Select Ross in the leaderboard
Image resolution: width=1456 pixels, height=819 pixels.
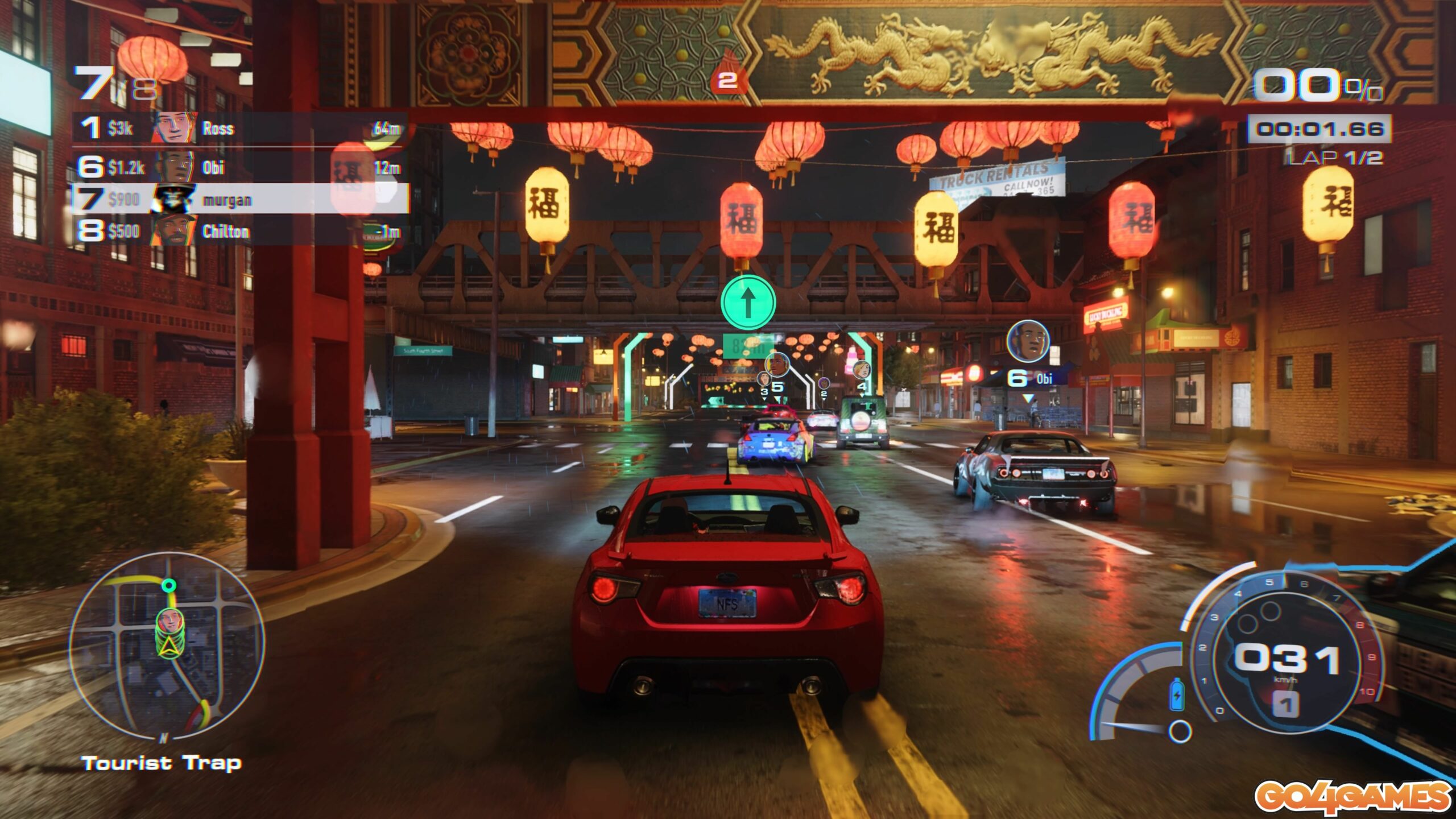coord(239,129)
